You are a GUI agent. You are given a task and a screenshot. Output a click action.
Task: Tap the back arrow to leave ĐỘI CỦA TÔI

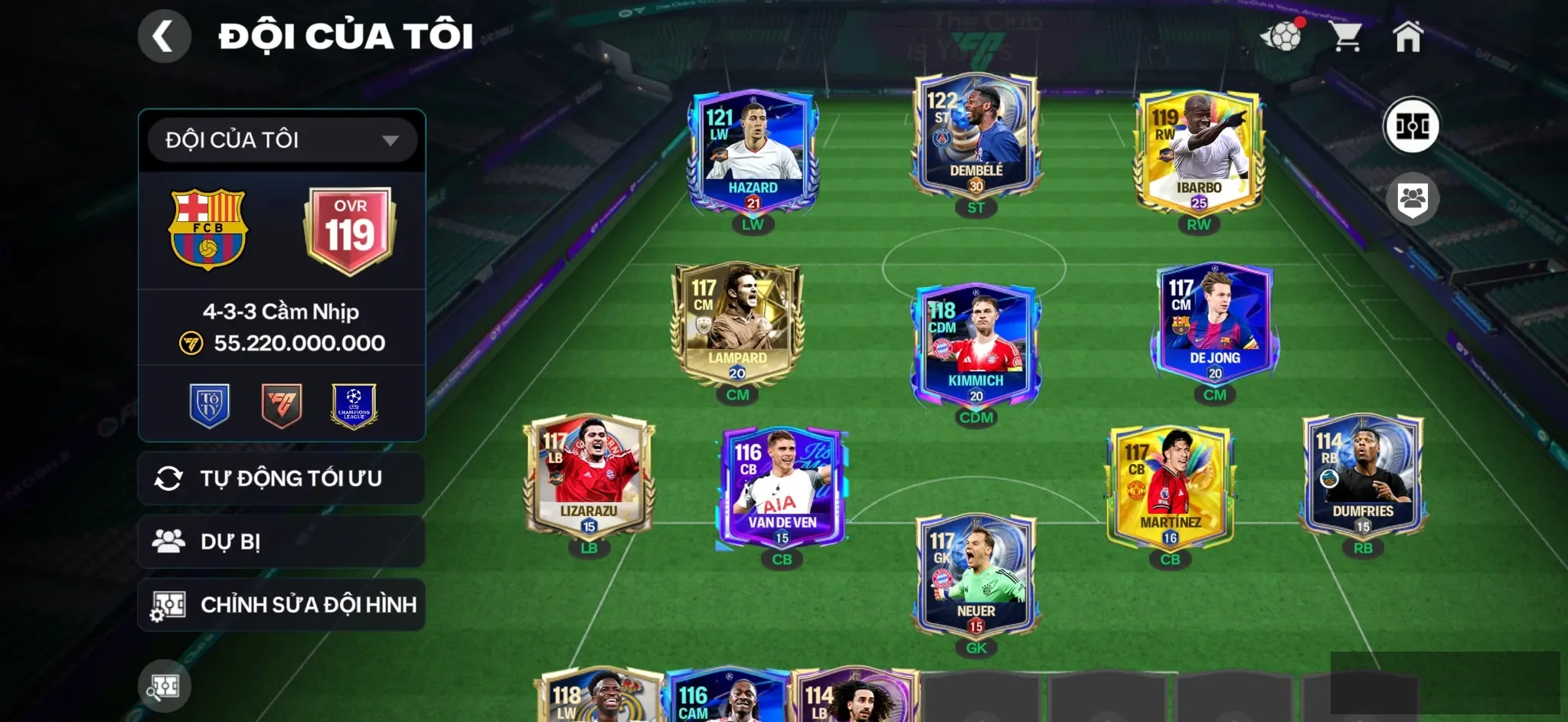(x=165, y=35)
